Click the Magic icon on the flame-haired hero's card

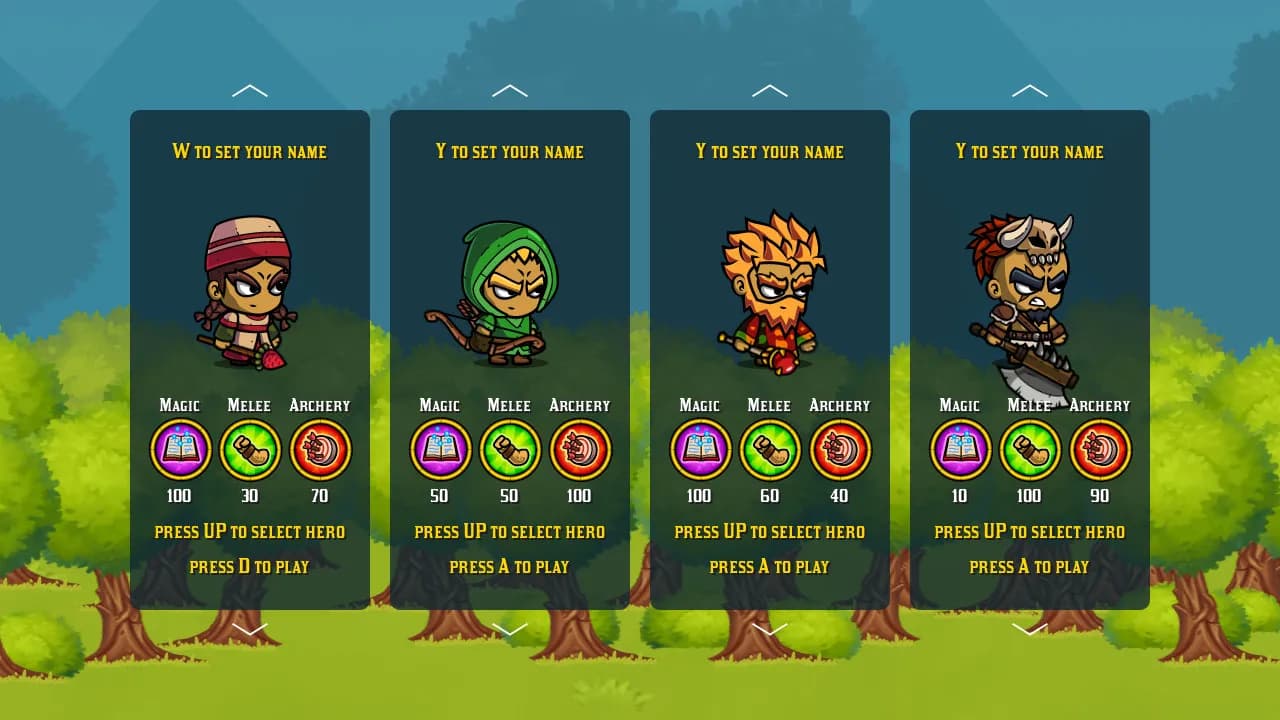click(x=699, y=449)
